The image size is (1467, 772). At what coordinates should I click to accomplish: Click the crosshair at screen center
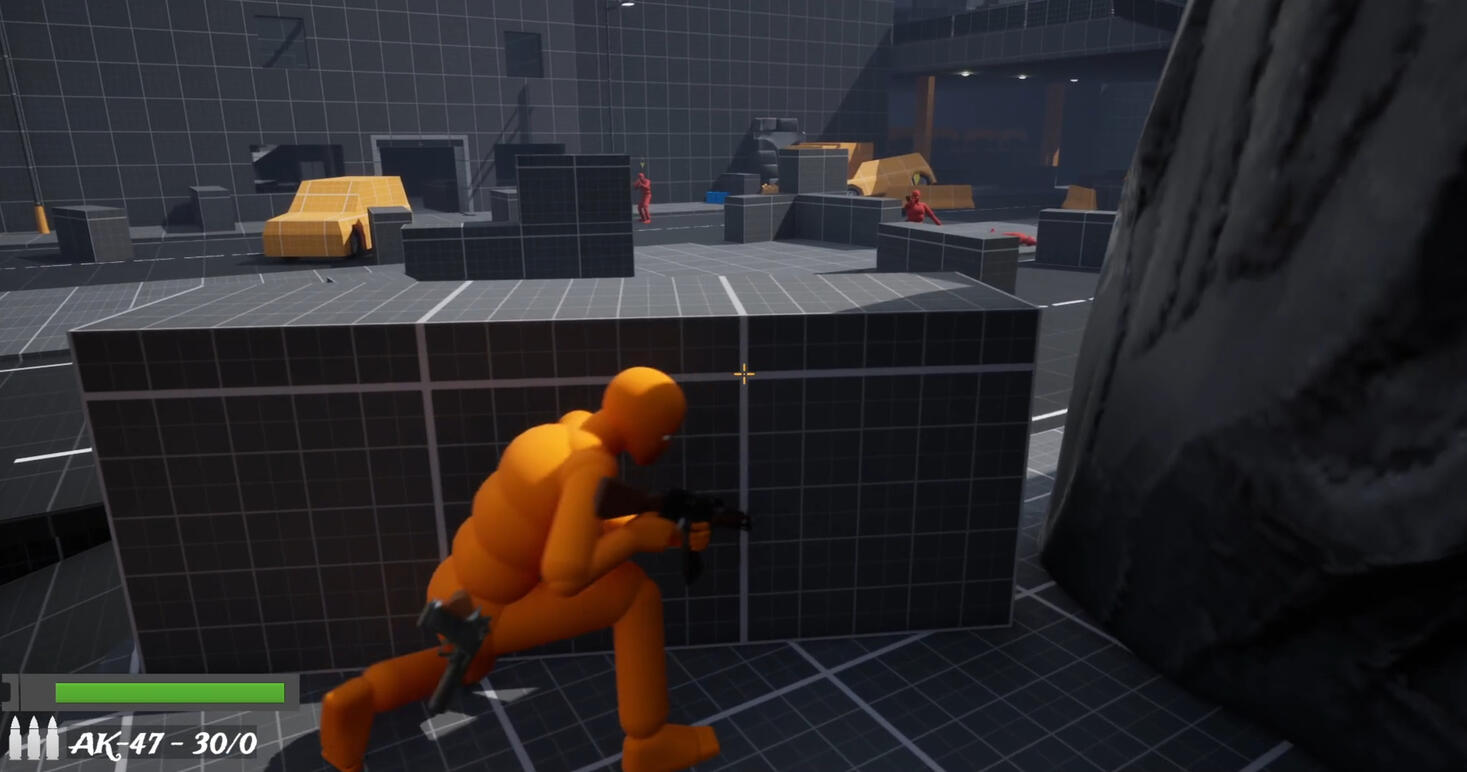[x=743, y=373]
